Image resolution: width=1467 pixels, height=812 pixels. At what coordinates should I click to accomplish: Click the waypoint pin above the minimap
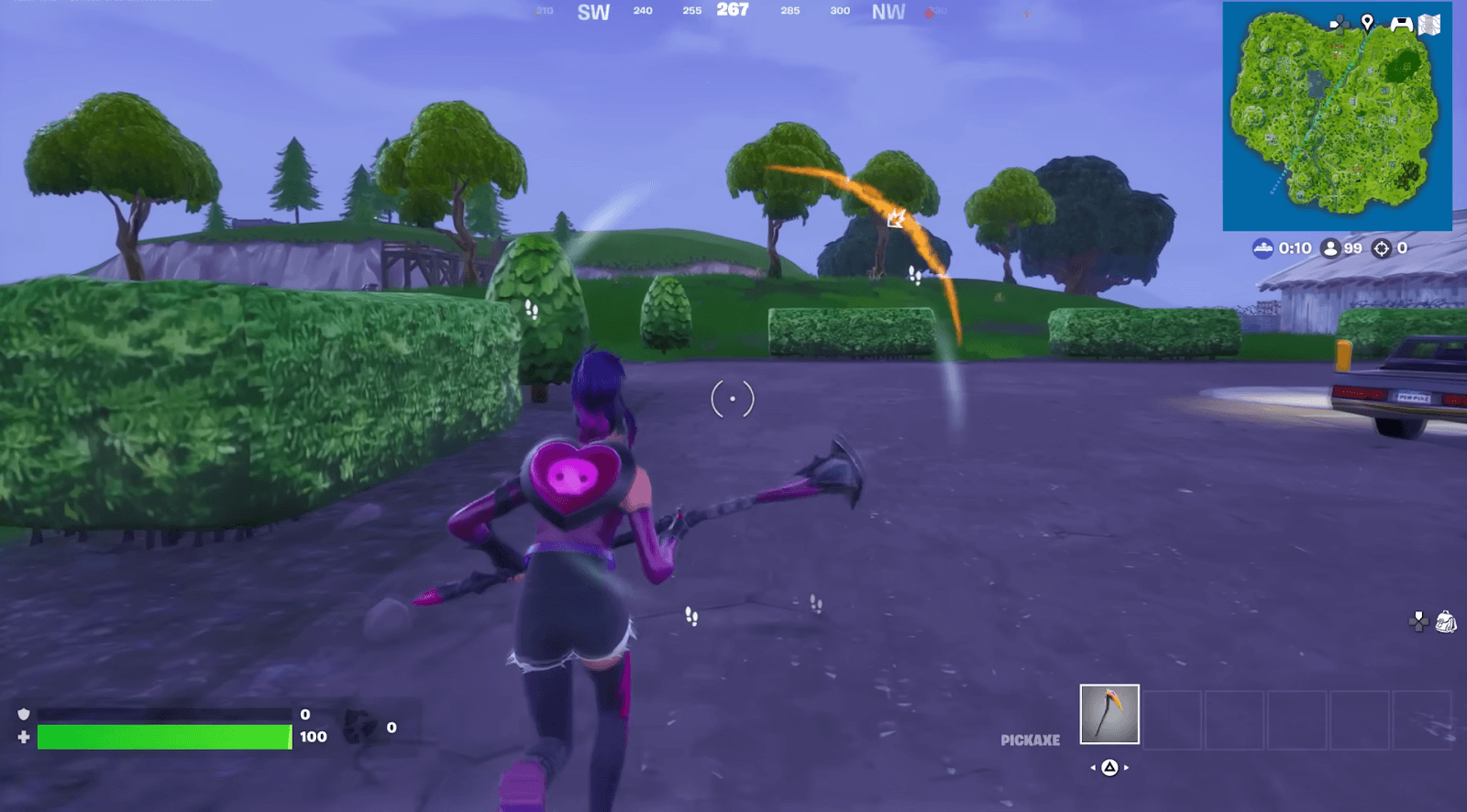click(1367, 22)
